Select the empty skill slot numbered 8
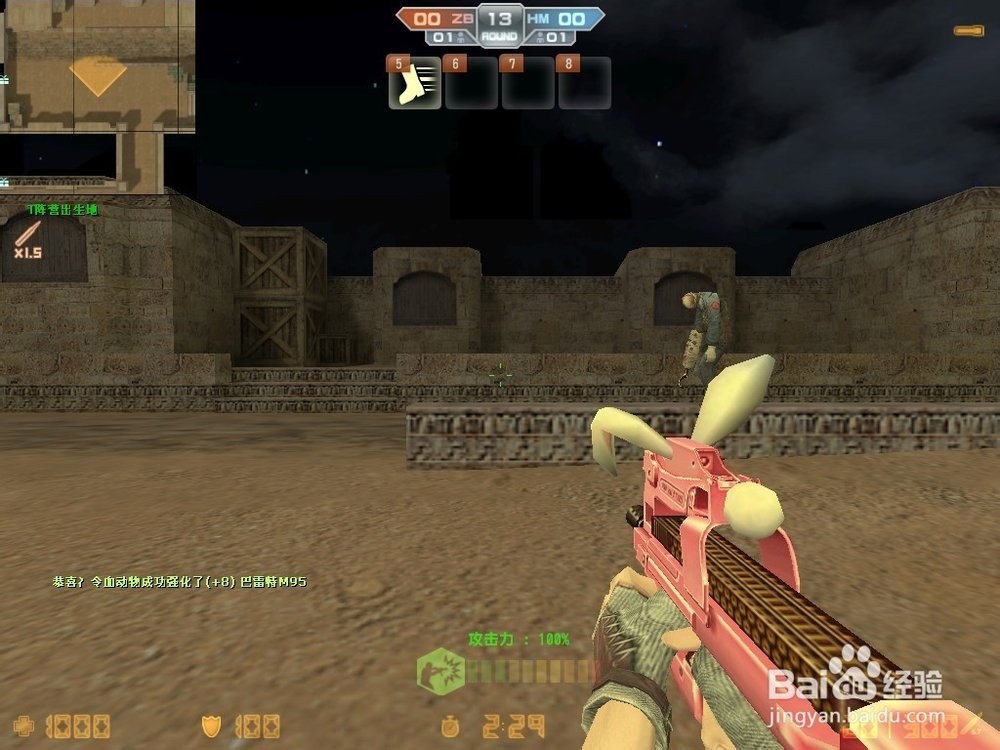 click(584, 83)
